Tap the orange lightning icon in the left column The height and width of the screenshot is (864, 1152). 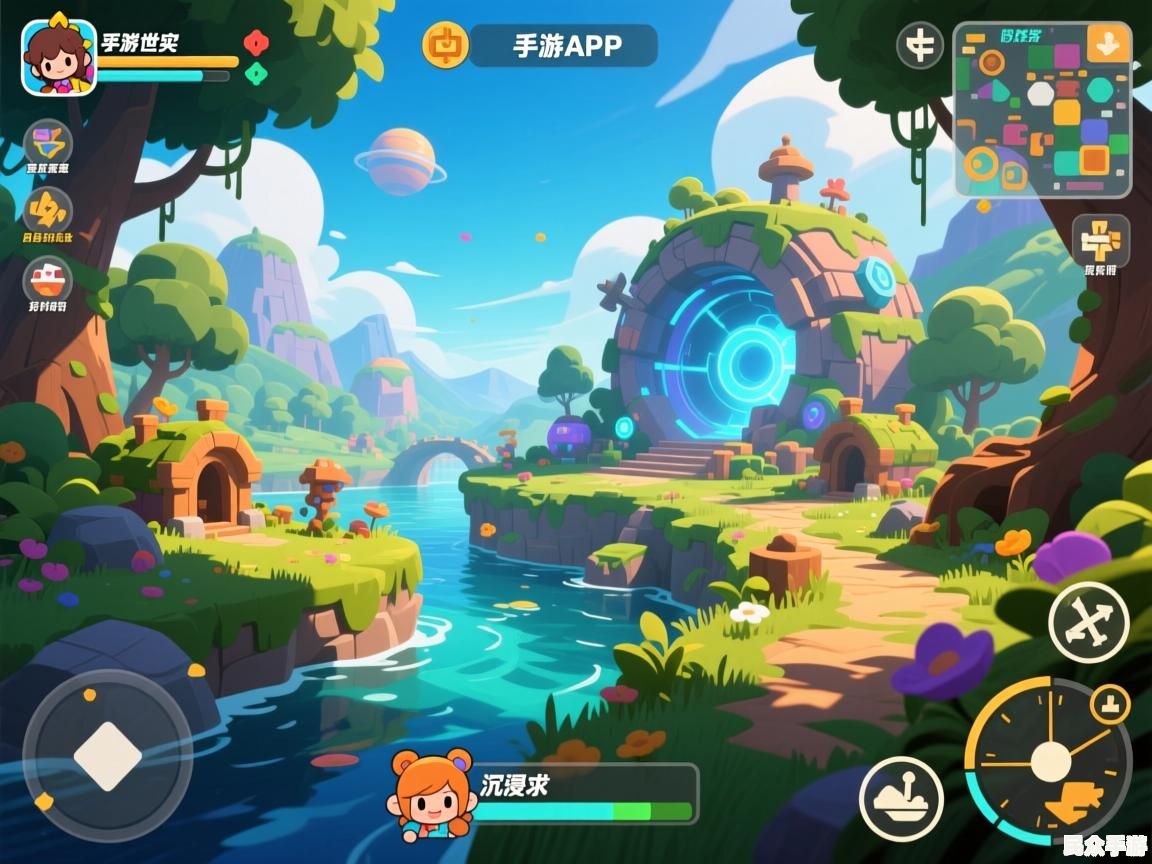point(48,210)
